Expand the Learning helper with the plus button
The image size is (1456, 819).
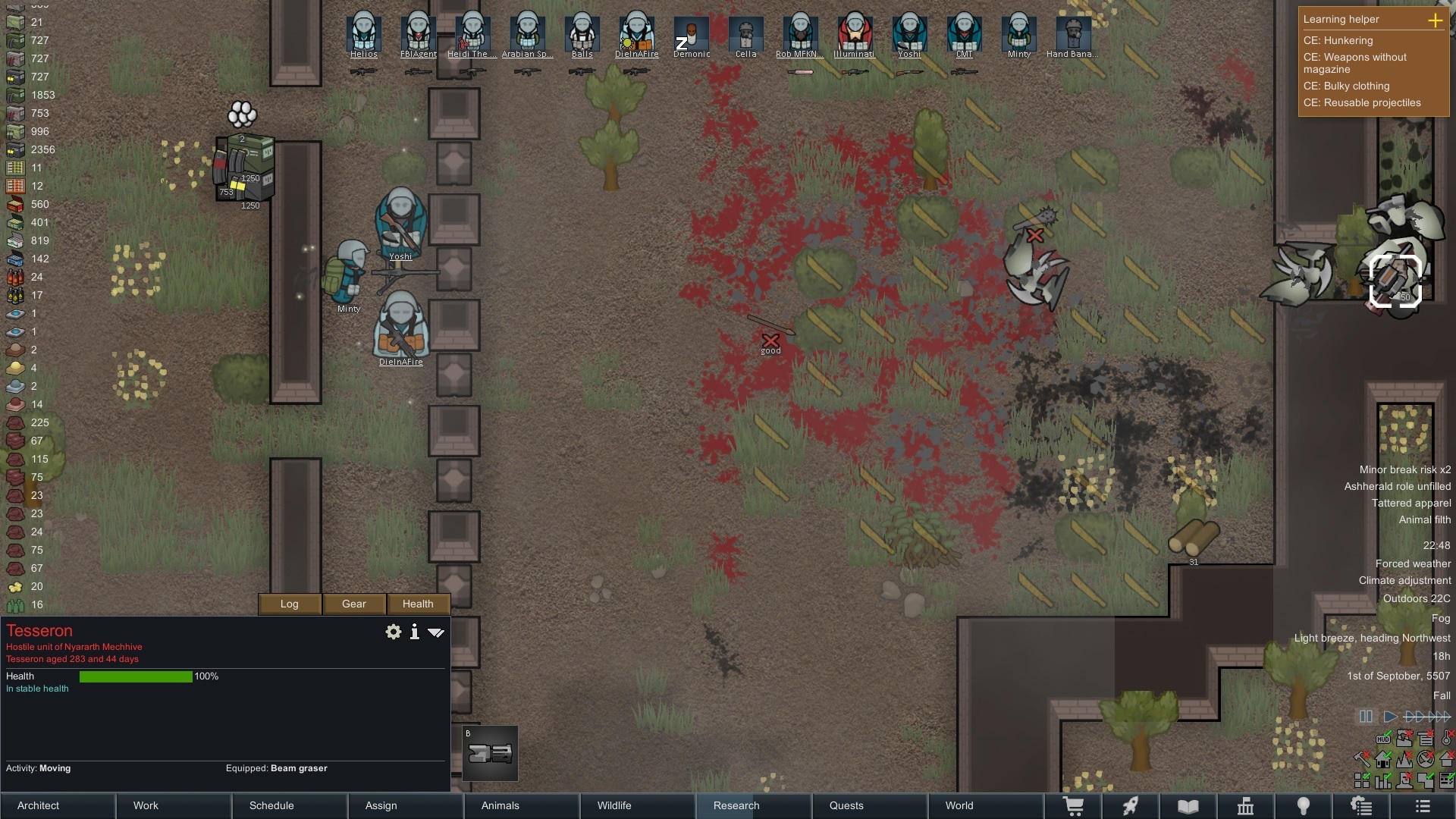point(1435,20)
